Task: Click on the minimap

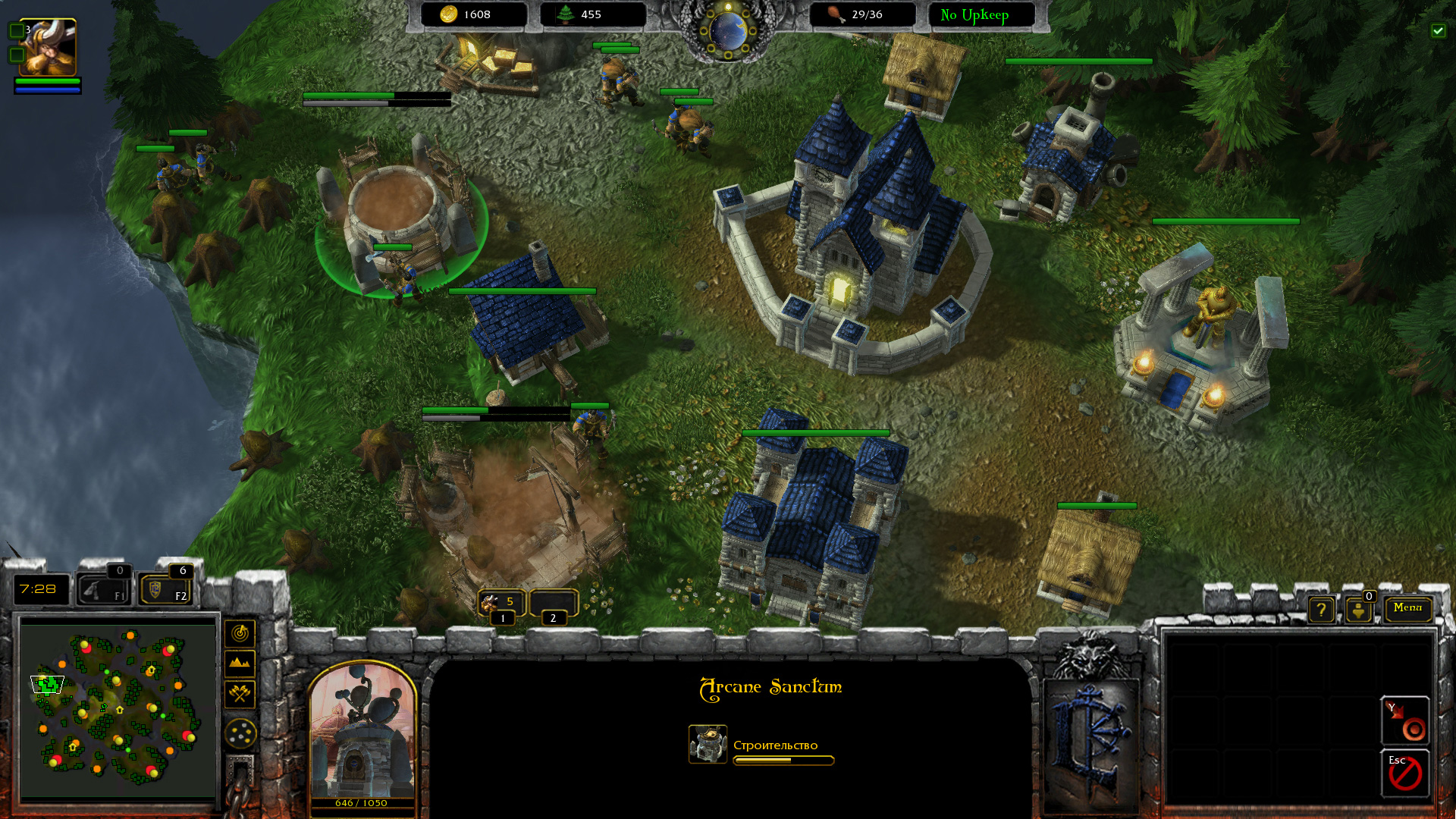Action: coord(118,709)
